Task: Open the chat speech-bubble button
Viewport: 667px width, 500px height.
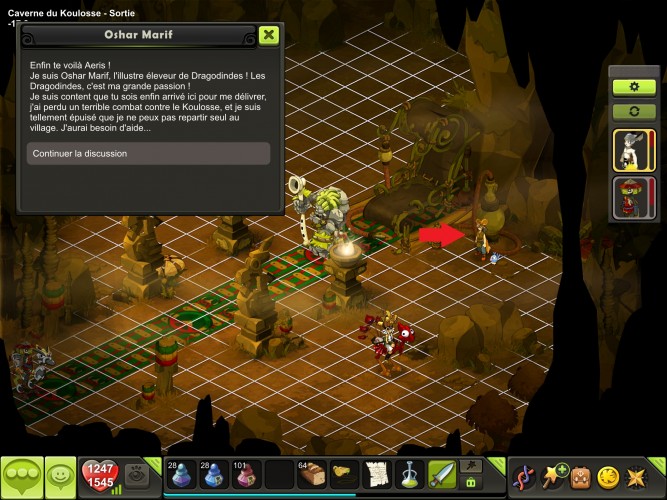Action: (x=20, y=476)
